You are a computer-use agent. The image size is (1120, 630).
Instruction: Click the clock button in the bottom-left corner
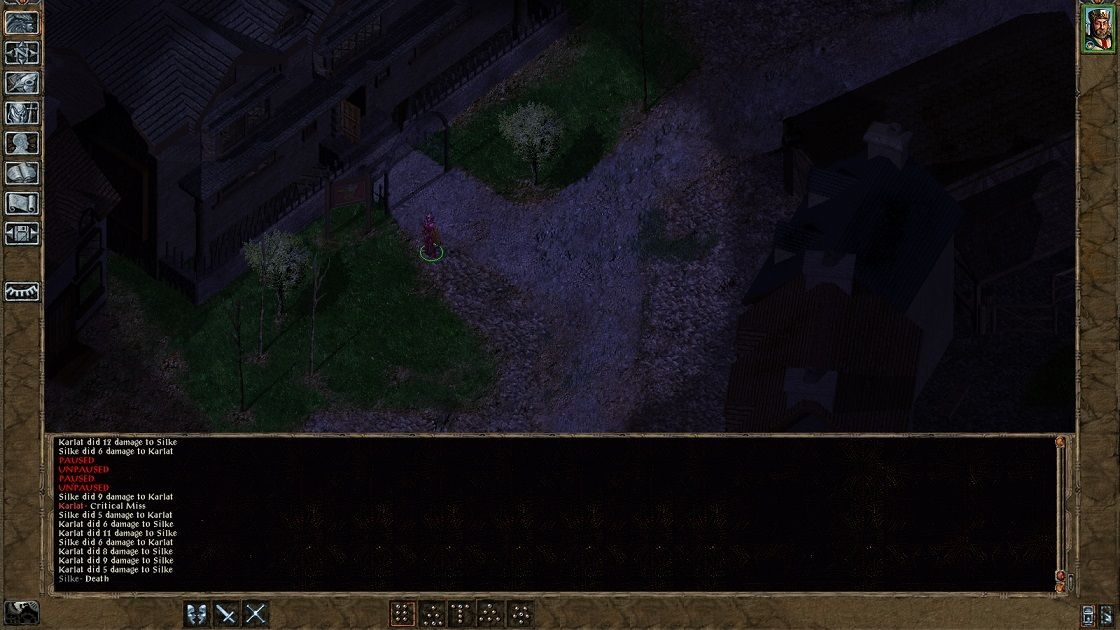coord(20,612)
